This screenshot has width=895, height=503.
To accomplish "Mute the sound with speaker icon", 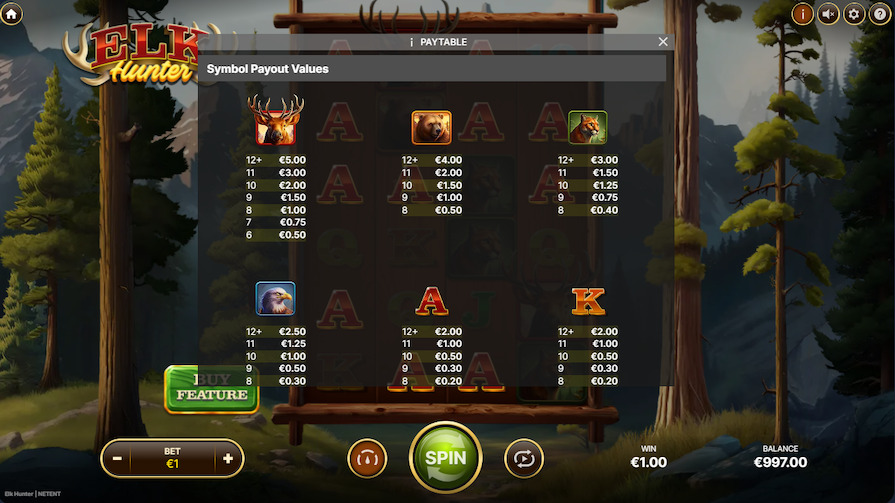I will point(828,13).
